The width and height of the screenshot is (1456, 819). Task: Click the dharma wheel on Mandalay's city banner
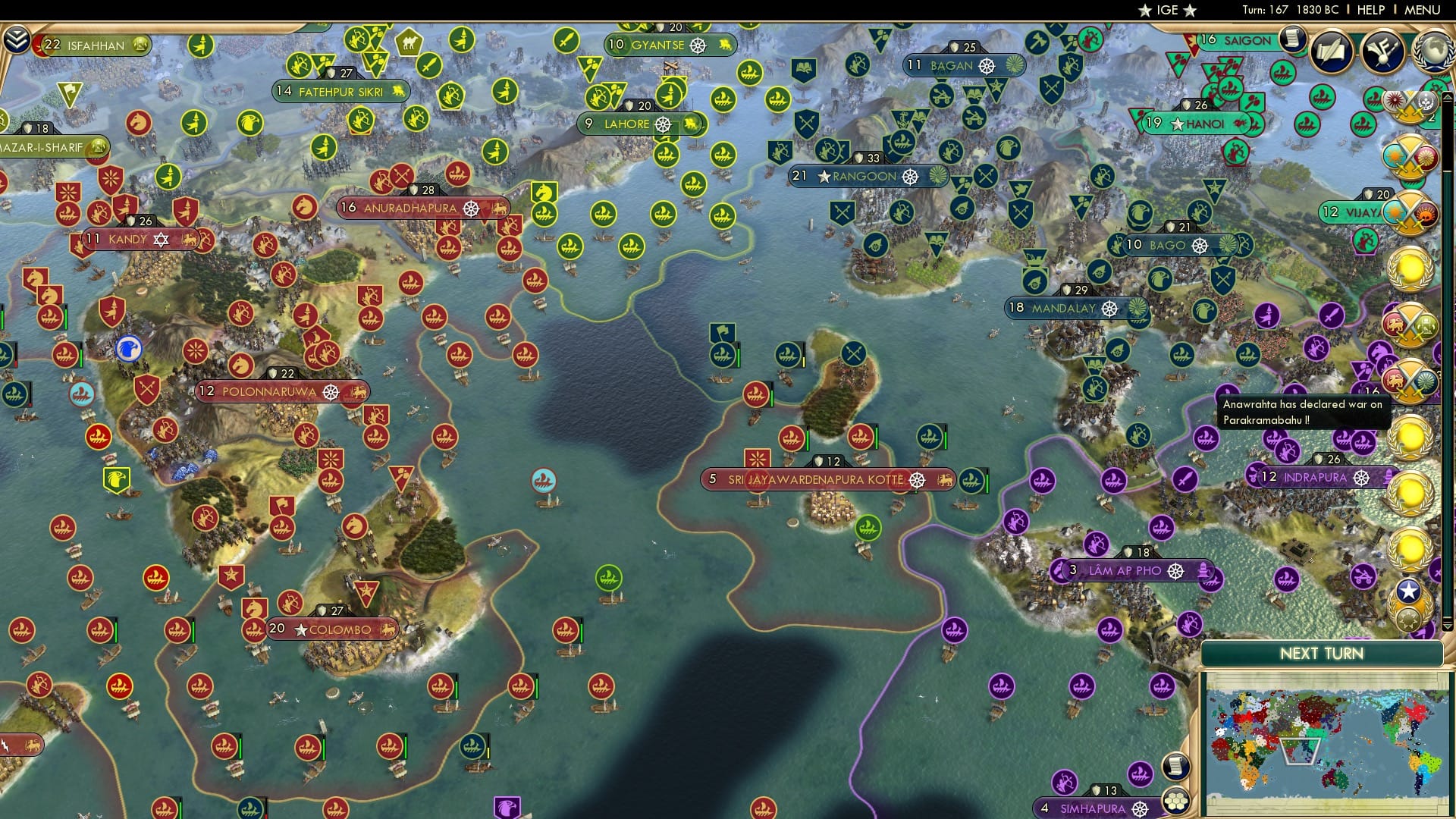tap(1109, 309)
